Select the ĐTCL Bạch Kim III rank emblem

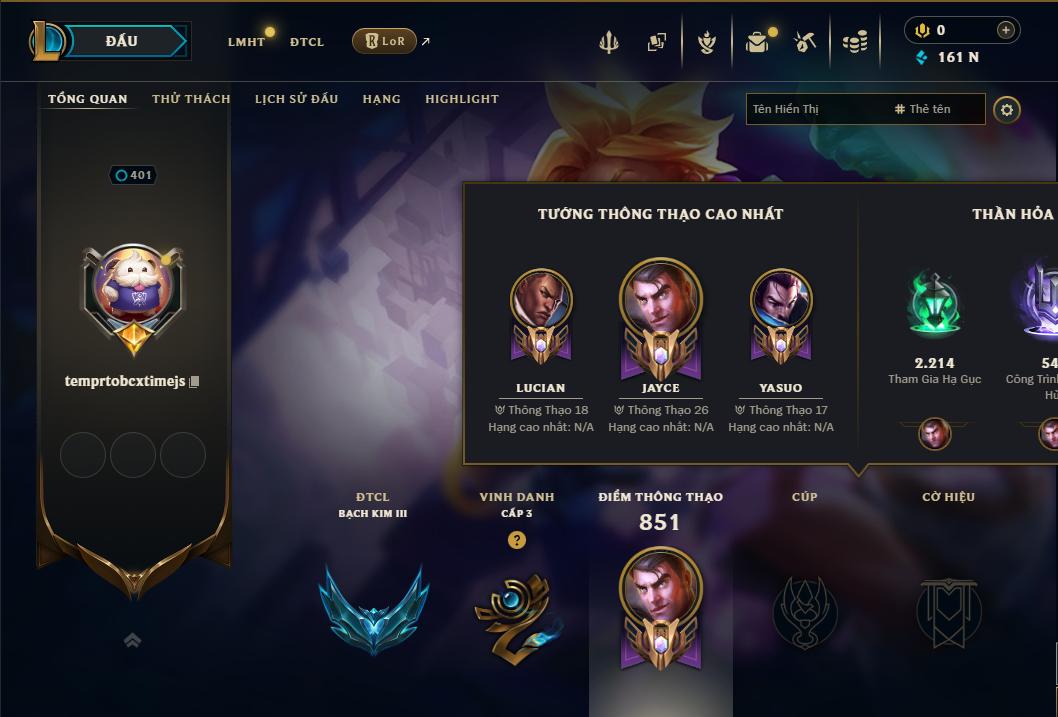click(373, 607)
